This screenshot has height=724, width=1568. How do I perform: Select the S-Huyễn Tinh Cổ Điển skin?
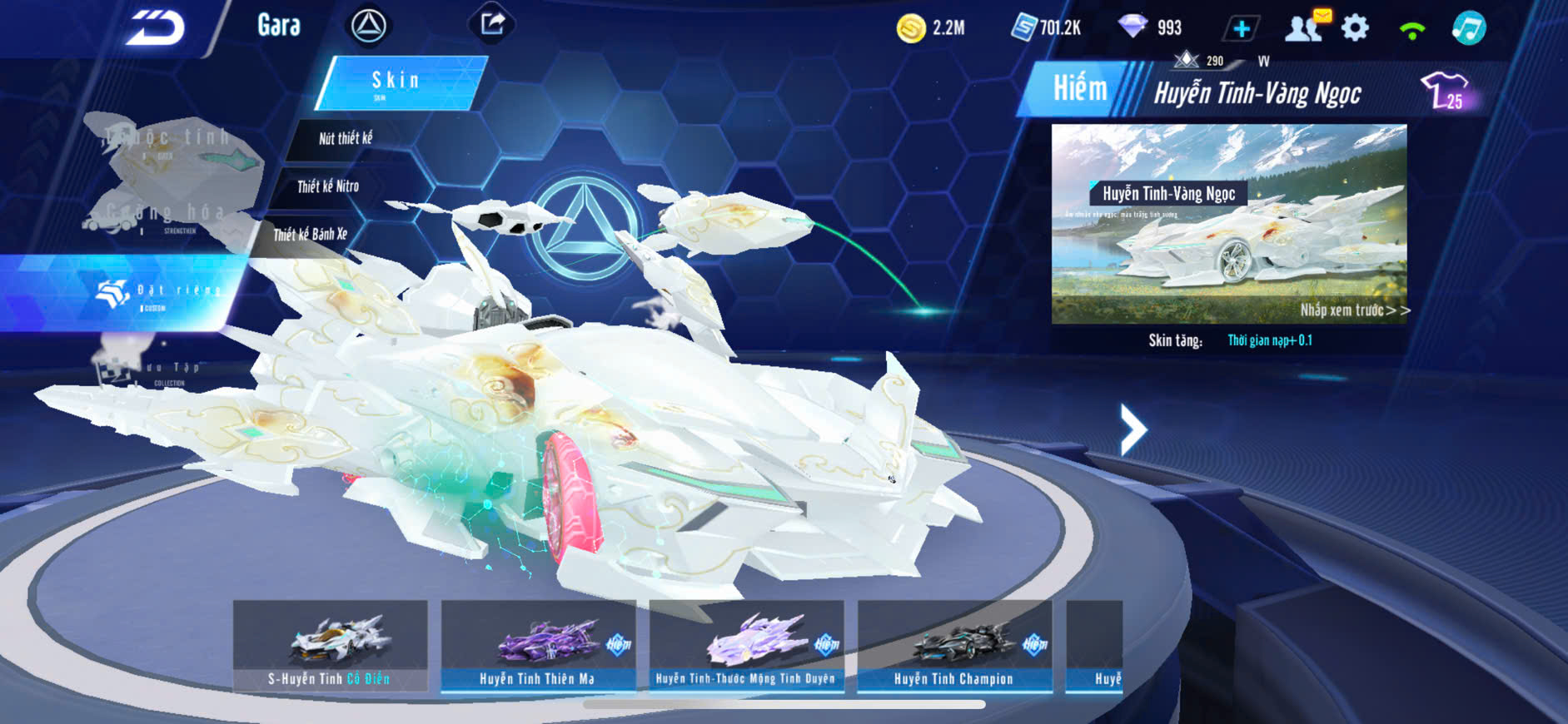330,646
